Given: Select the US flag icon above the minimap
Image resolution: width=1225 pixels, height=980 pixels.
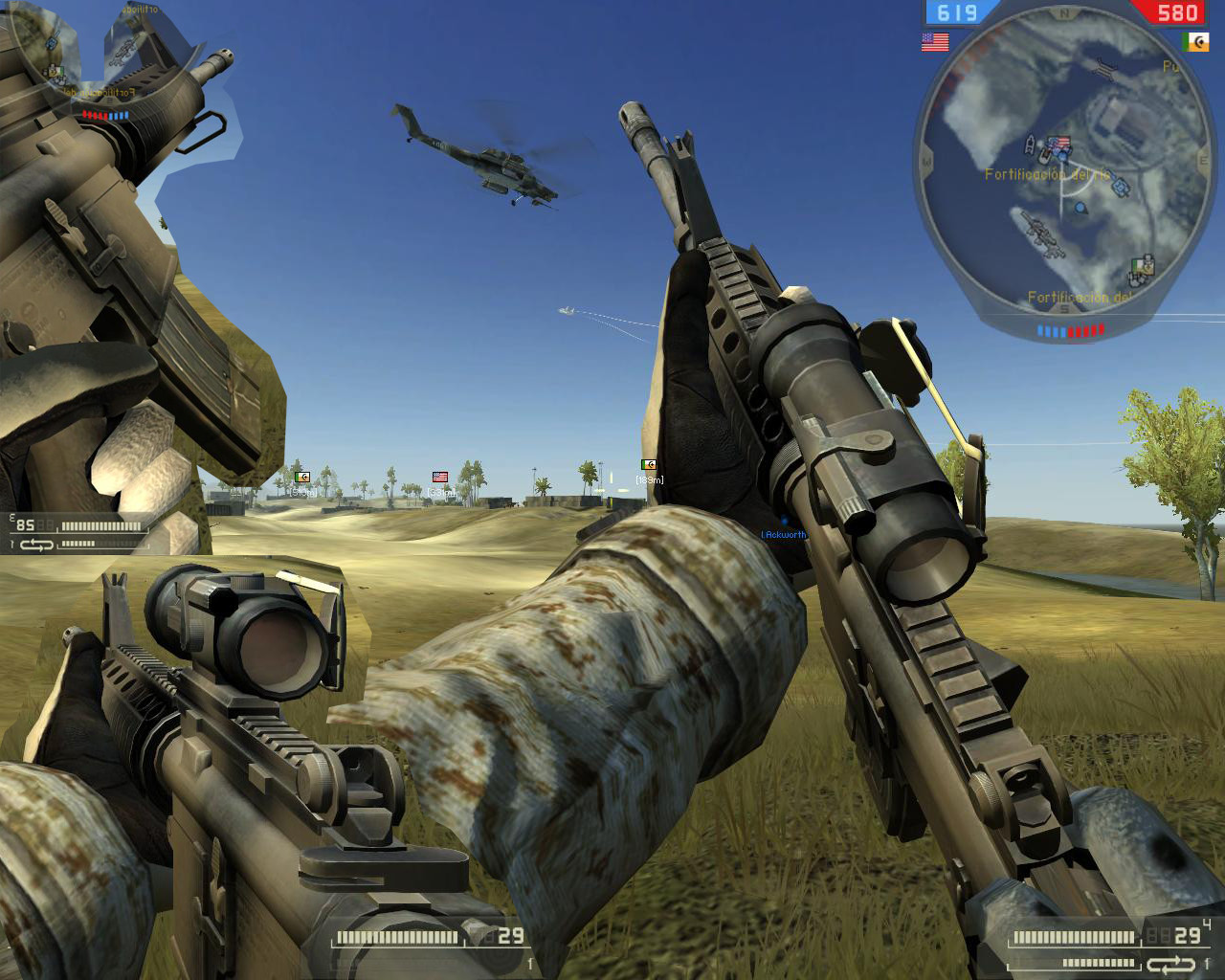Looking at the screenshot, I should 935,41.
